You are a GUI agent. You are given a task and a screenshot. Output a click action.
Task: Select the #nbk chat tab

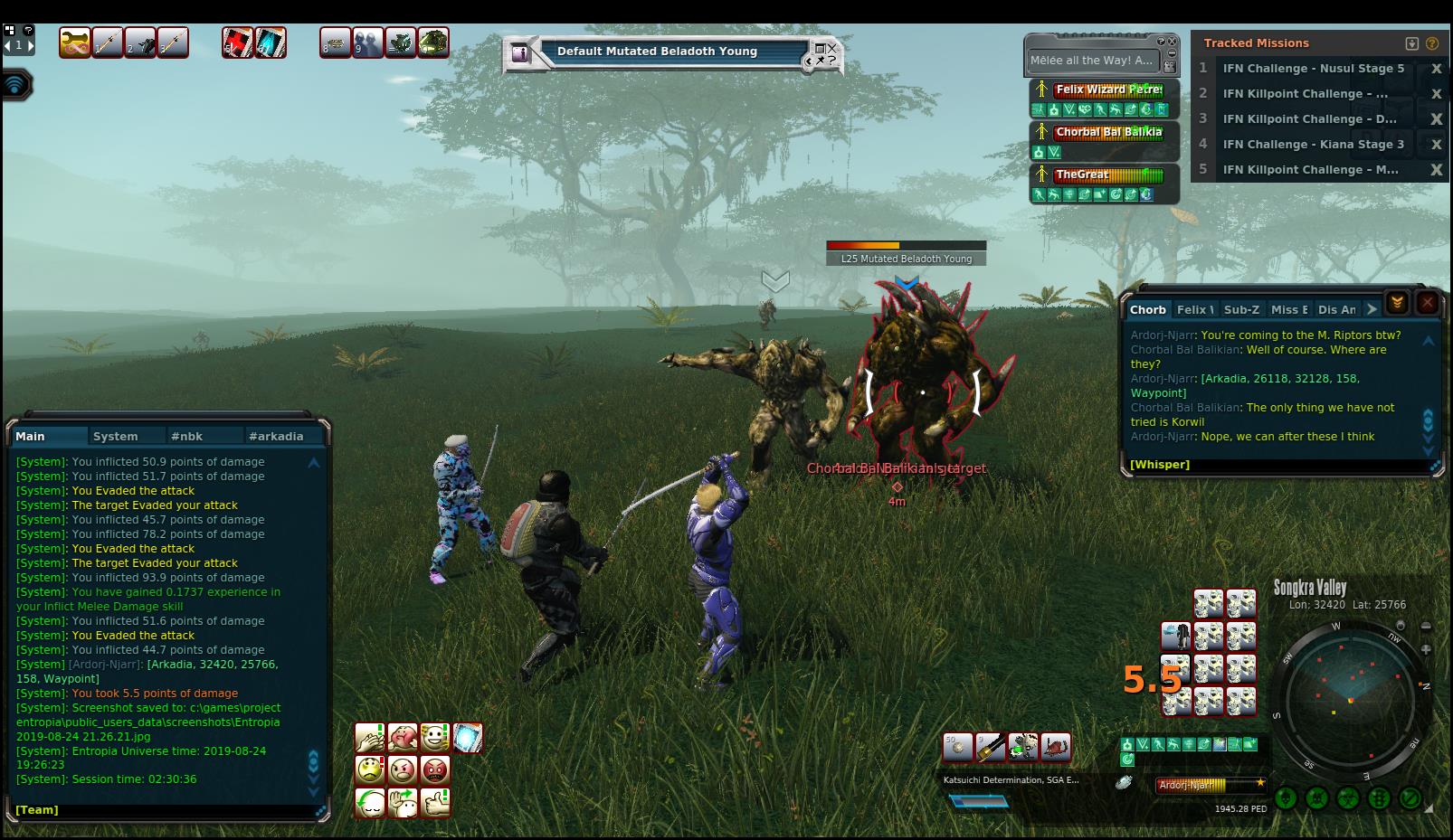coord(186,436)
